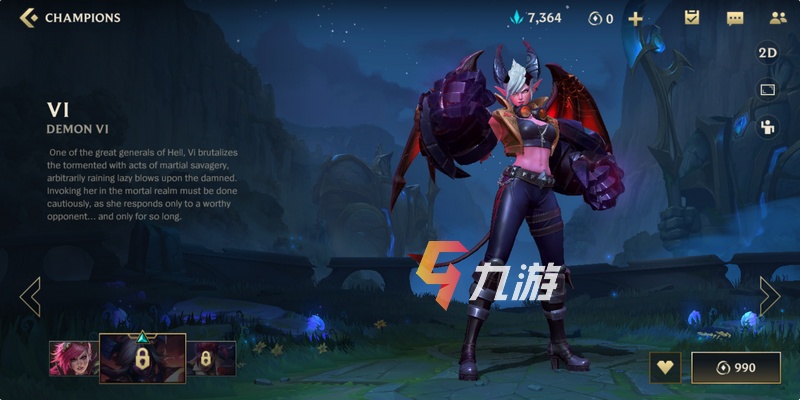Open the chat messages icon
This screenshot has width=800, height=400.
click(x=735, y=18)
